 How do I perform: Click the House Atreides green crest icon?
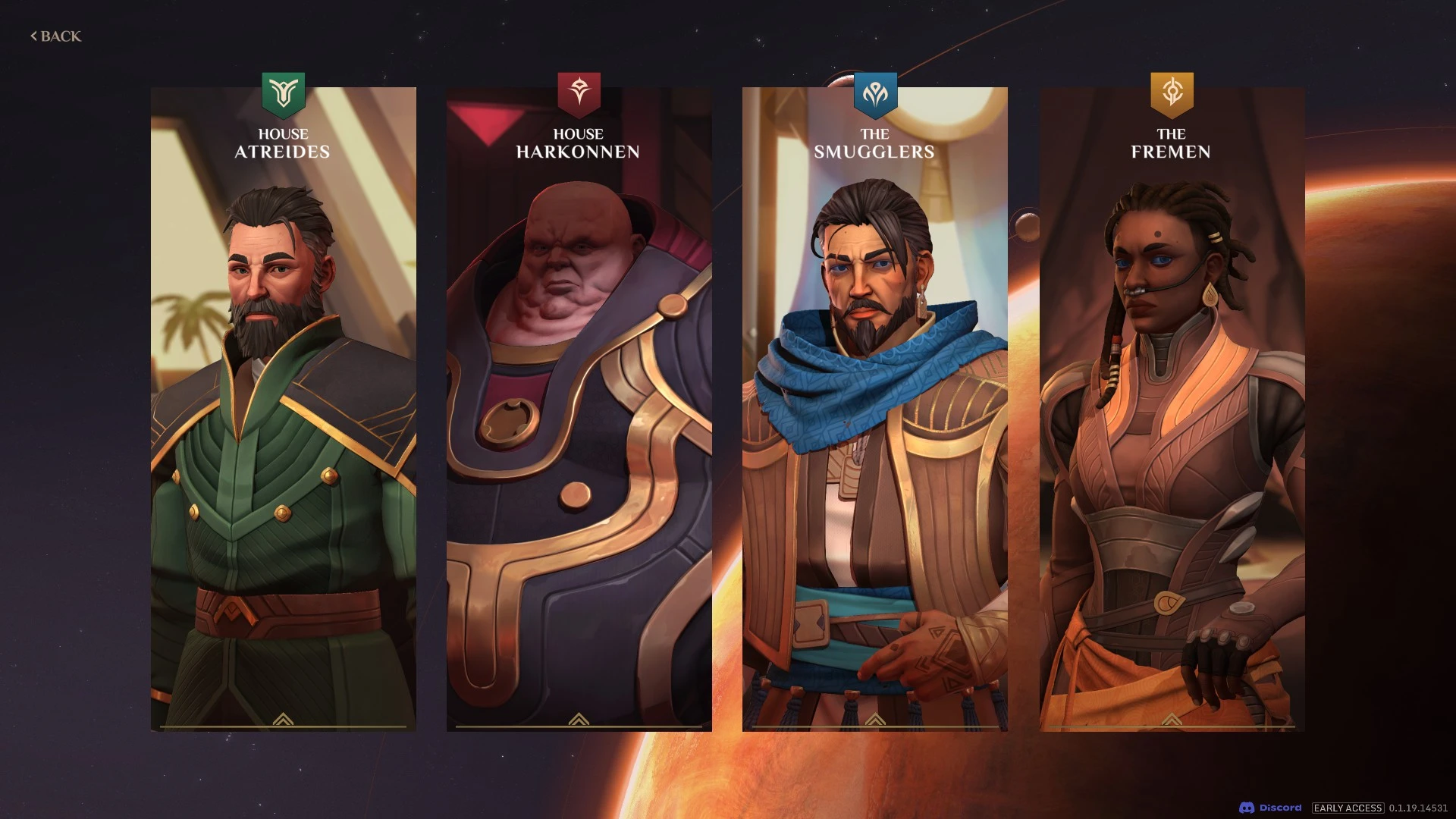(x=281, y=91)
